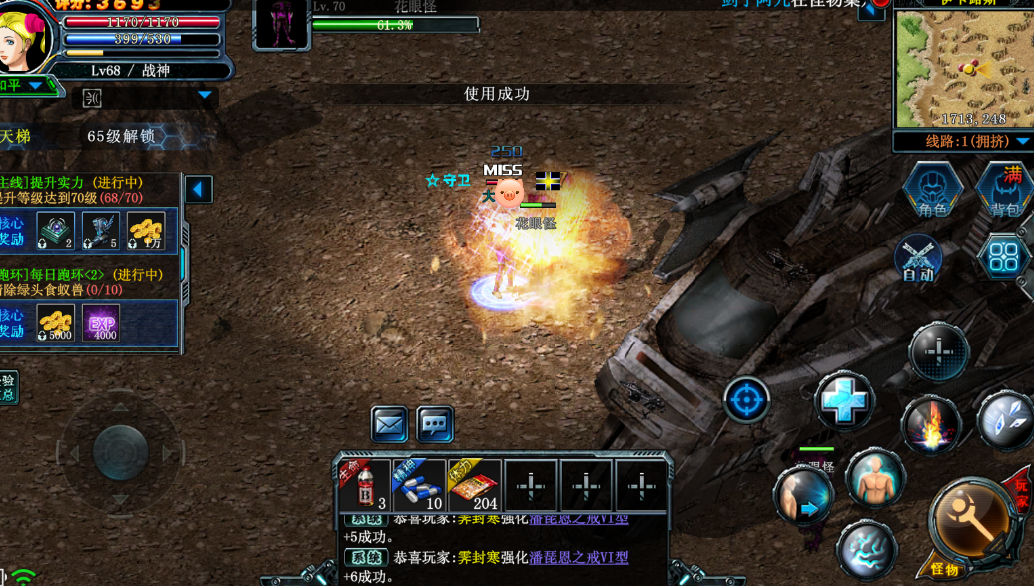The width and height of the screenshot is (1034, 586).
Task: Collapse the quest tracker panel arrow
Action: pos(198,189)
